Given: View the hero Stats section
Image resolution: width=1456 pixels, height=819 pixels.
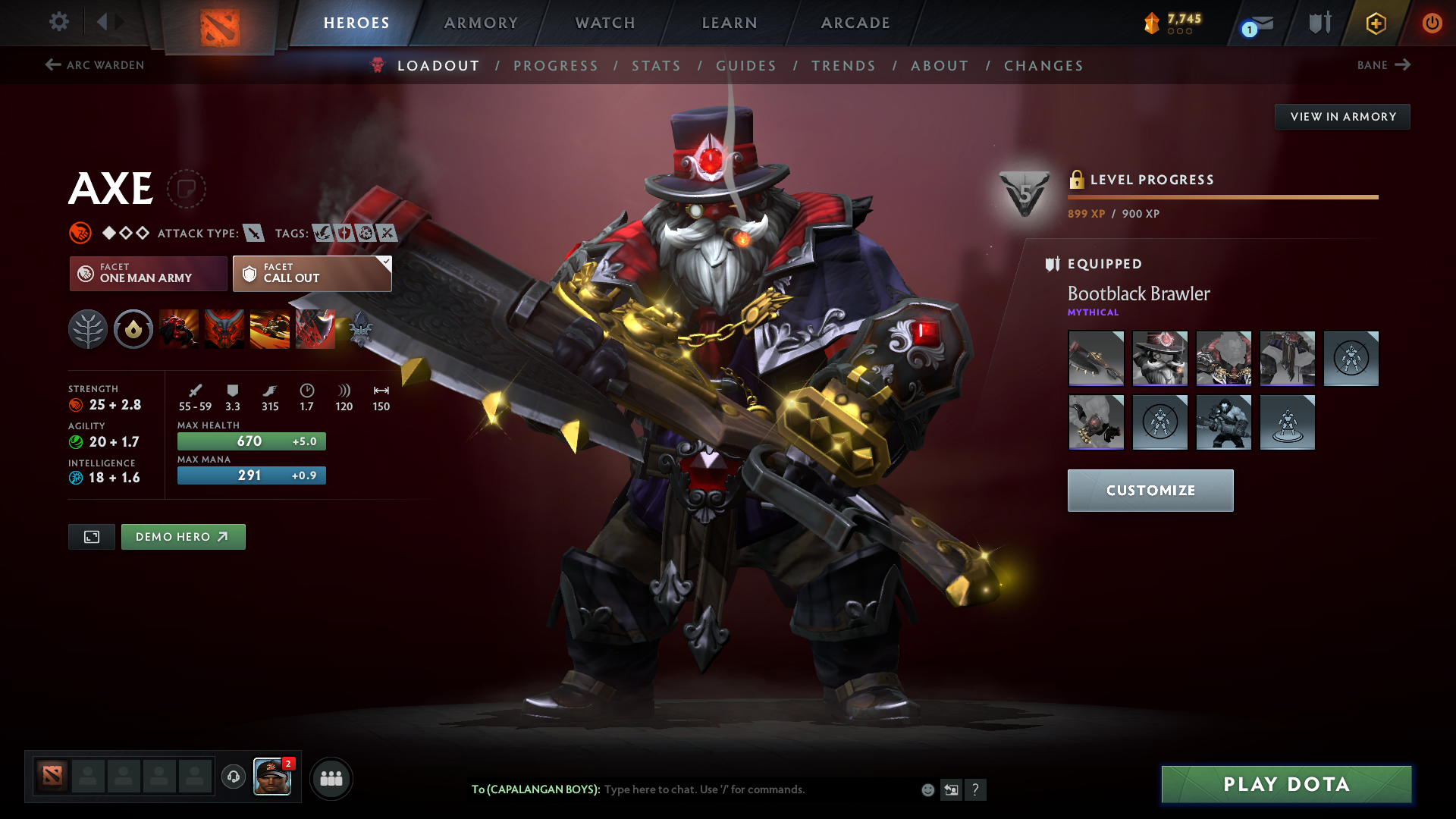Looking at the screenshot, I should (657, 66).
